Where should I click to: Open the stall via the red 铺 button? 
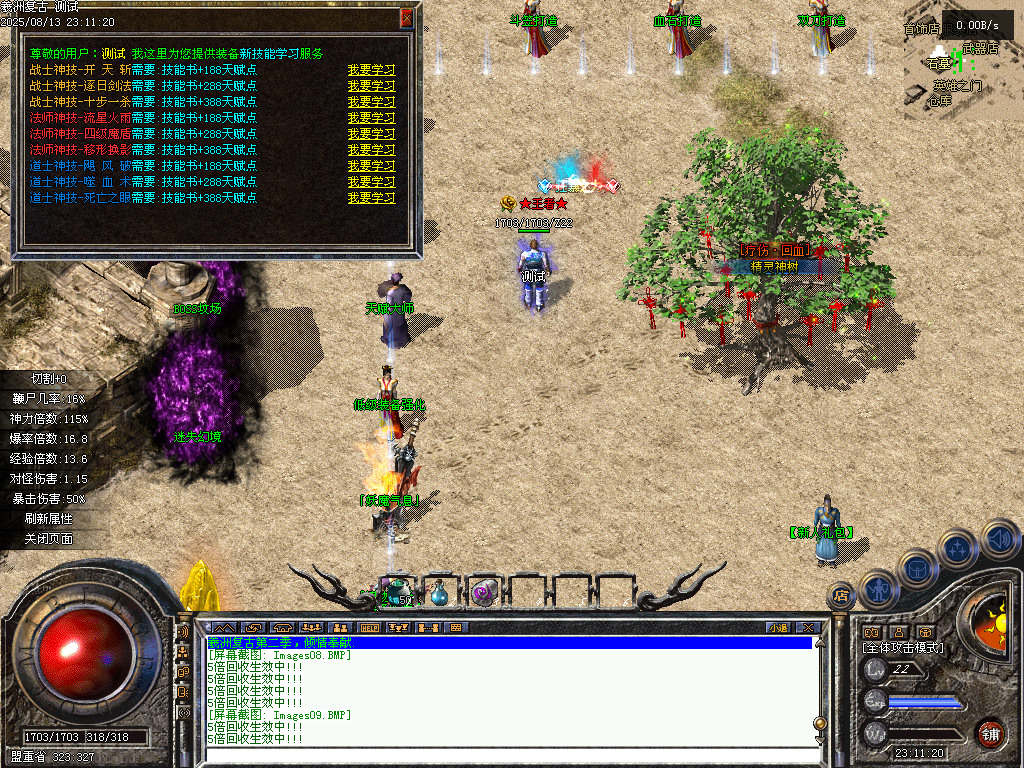[990, 733]
